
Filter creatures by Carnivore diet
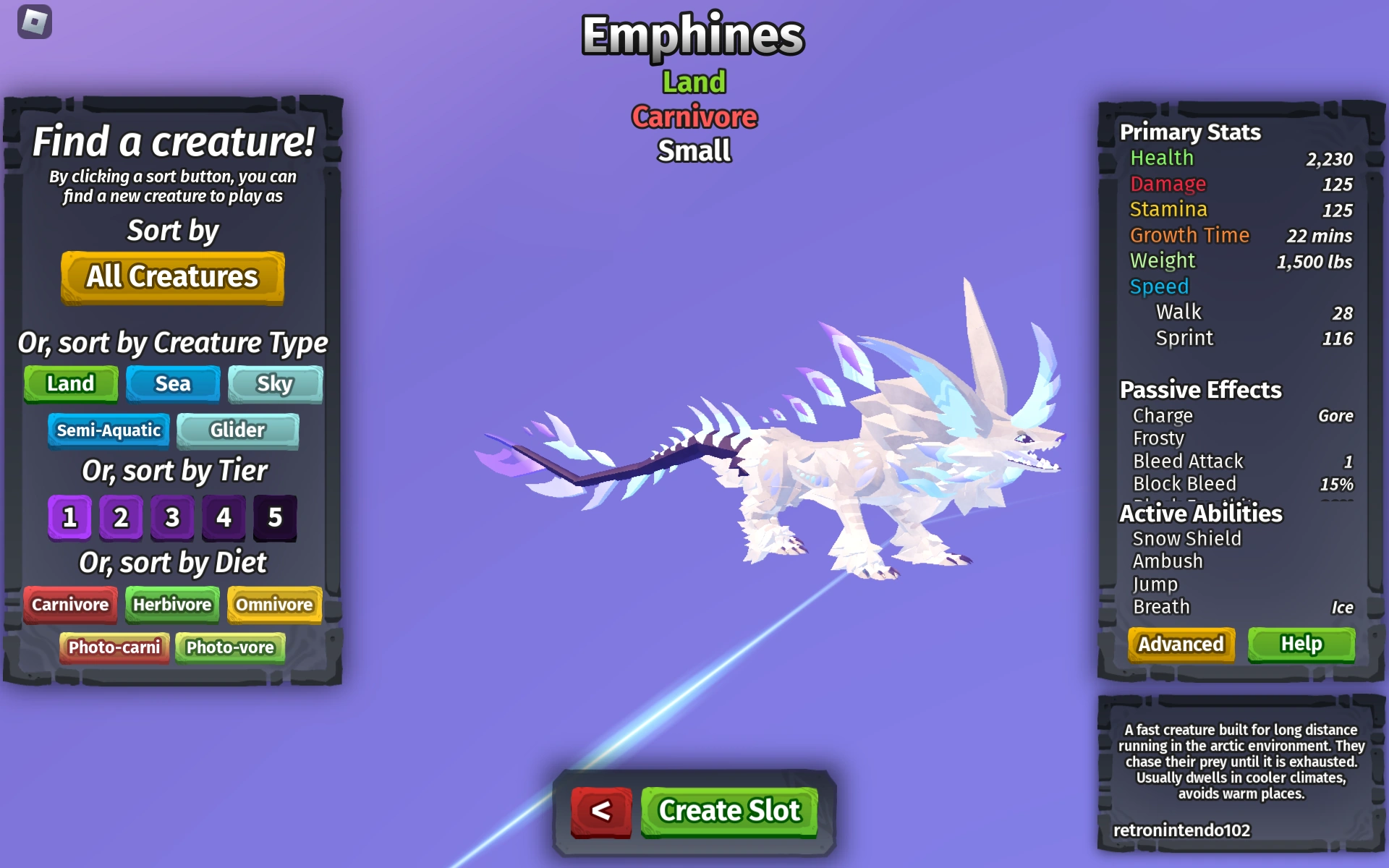[x=70, y=605]
